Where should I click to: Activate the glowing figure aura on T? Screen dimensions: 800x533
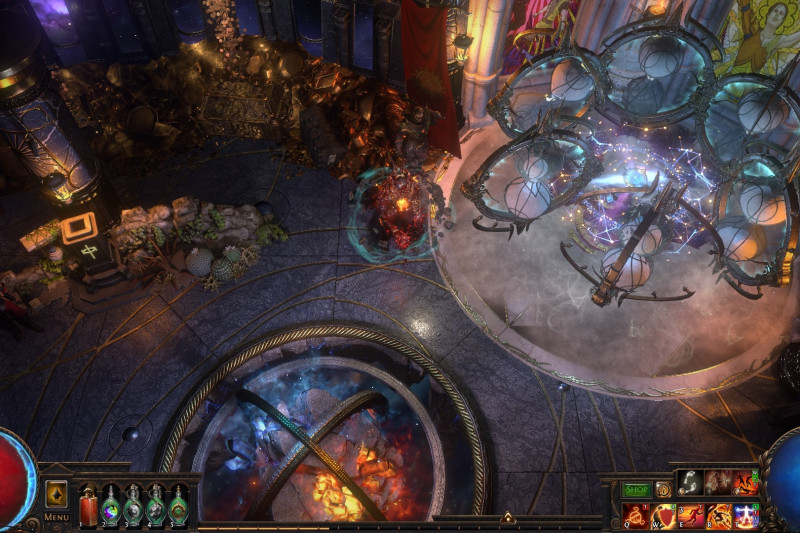click(x=746, y=515)
